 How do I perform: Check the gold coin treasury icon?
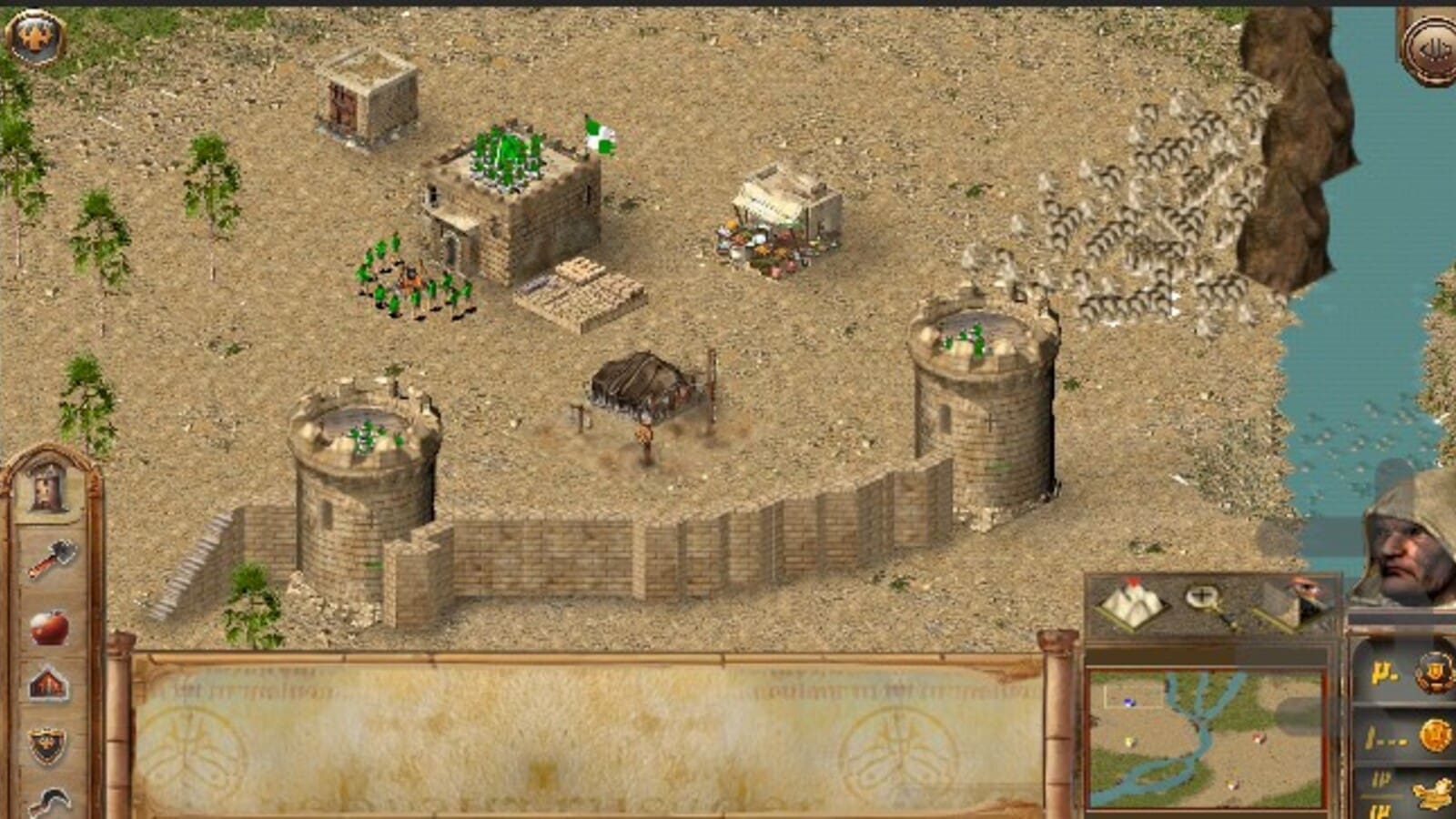point(1434,735)
